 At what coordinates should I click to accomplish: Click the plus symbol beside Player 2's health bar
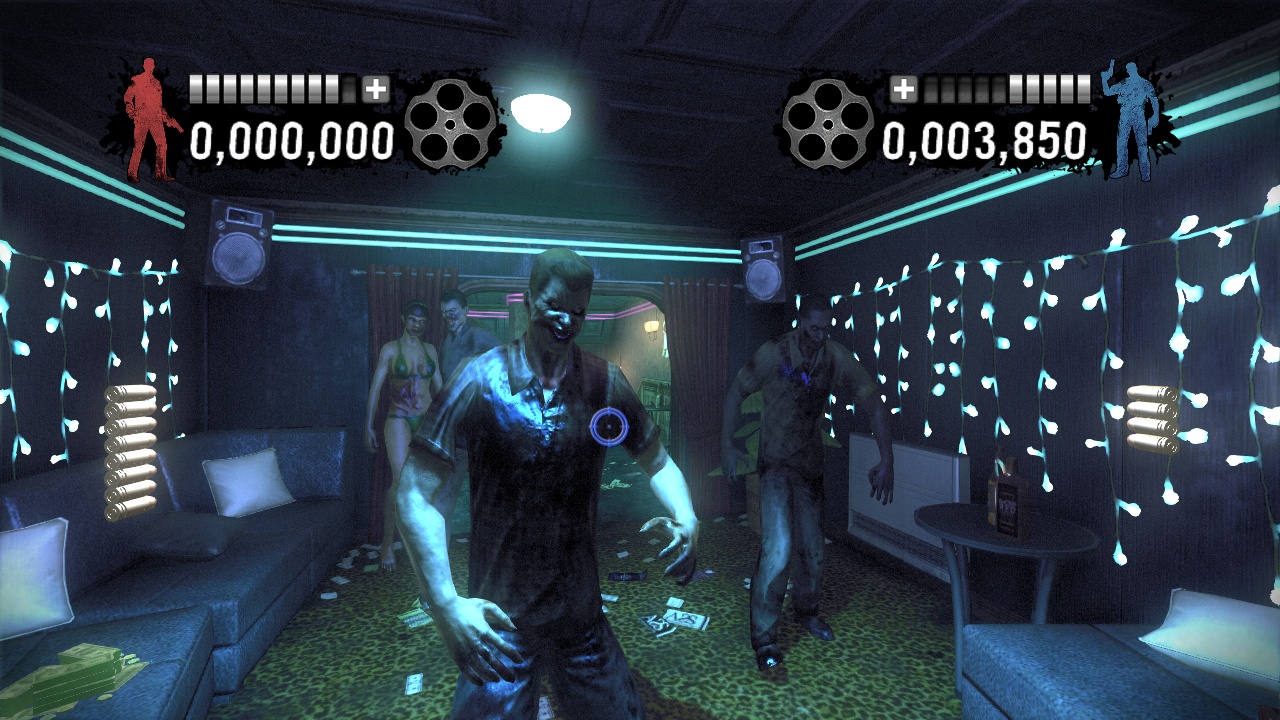click(906, 88)
